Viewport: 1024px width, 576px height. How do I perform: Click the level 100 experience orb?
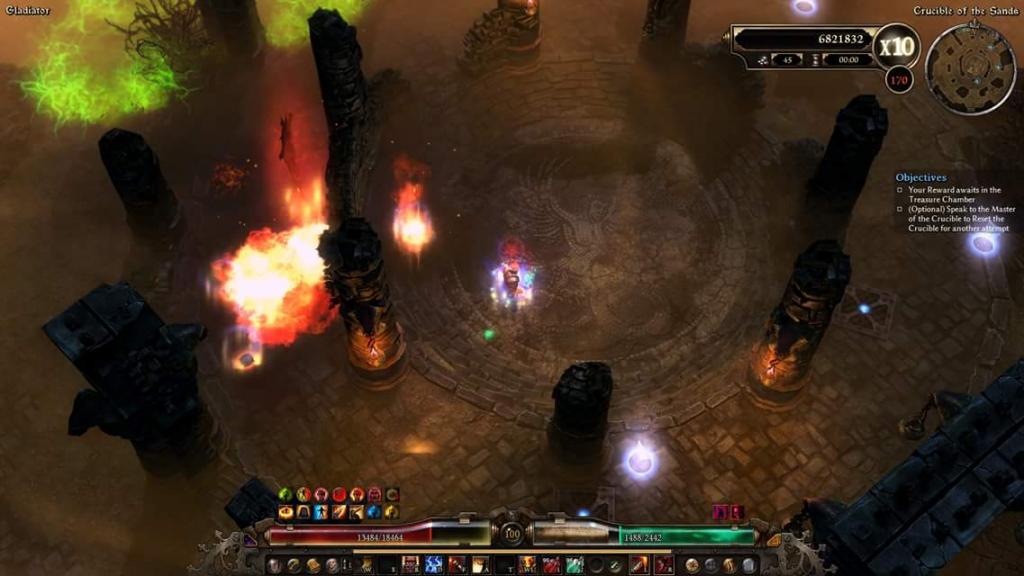coord(512,534)
